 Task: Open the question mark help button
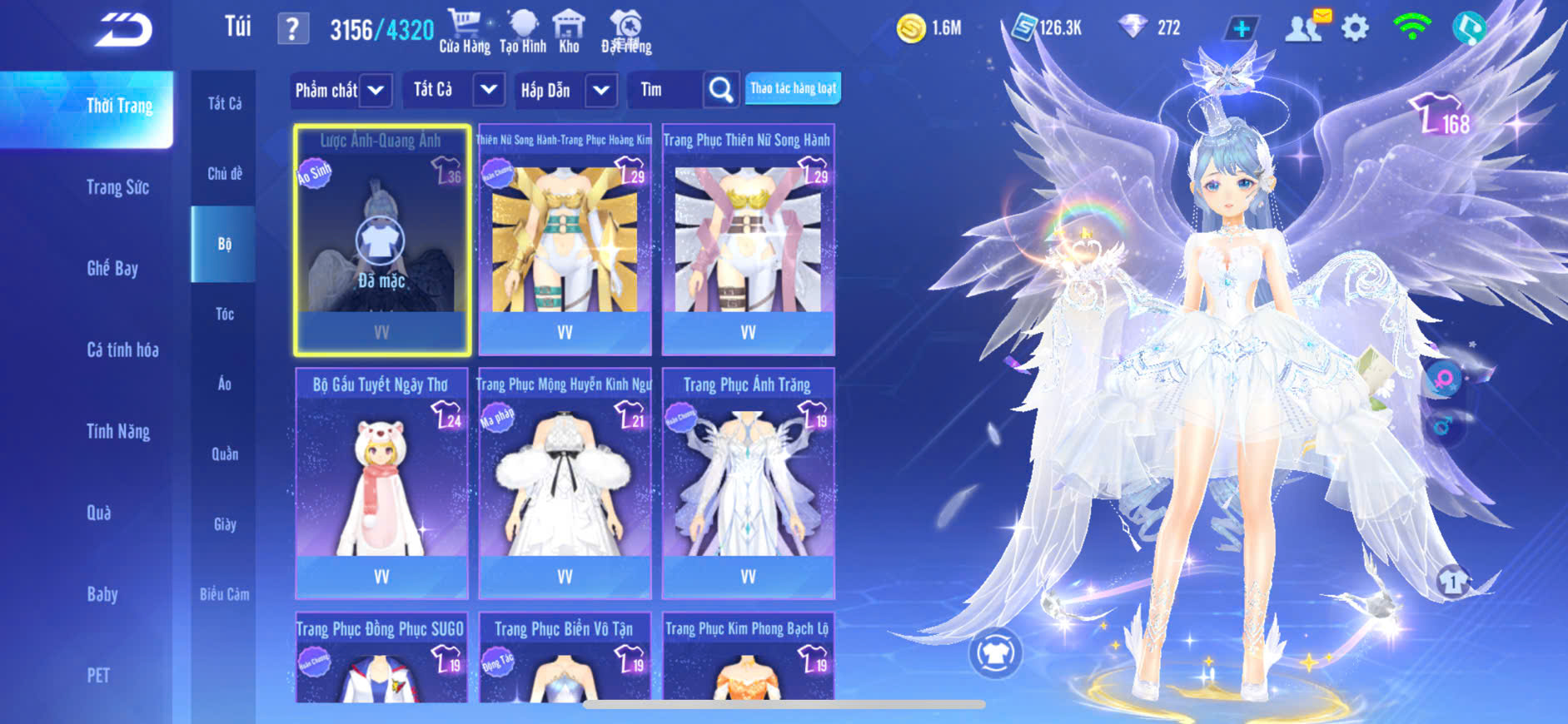pos(292,29)
